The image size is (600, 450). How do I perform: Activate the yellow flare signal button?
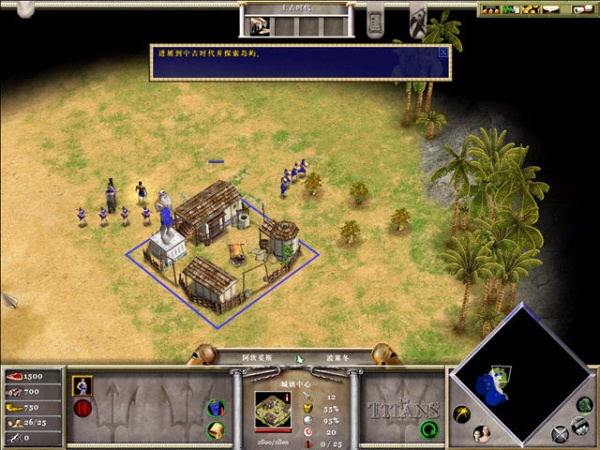click(462, 413)
